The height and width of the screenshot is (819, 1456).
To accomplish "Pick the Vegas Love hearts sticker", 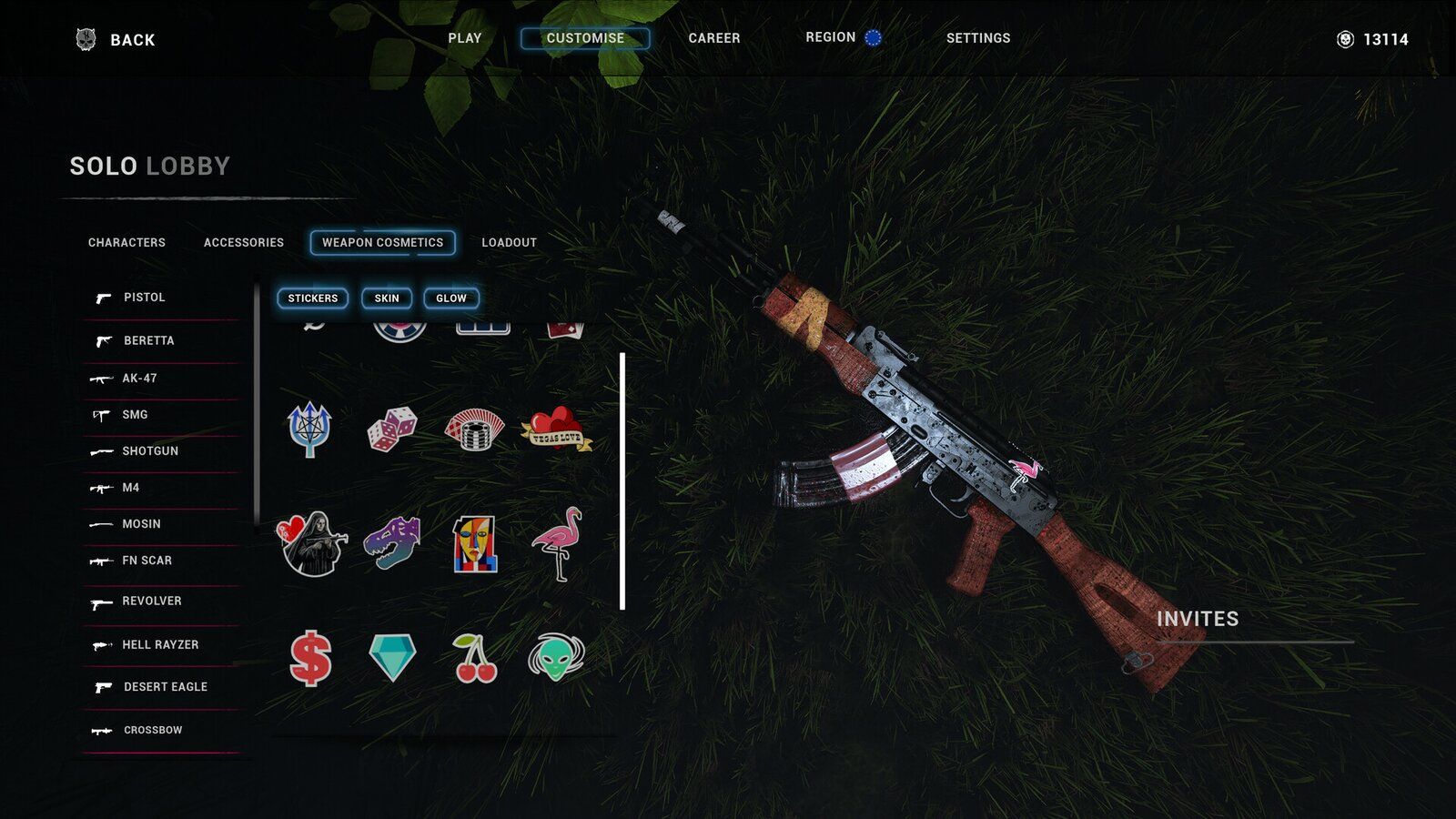I will click(555, 429).
